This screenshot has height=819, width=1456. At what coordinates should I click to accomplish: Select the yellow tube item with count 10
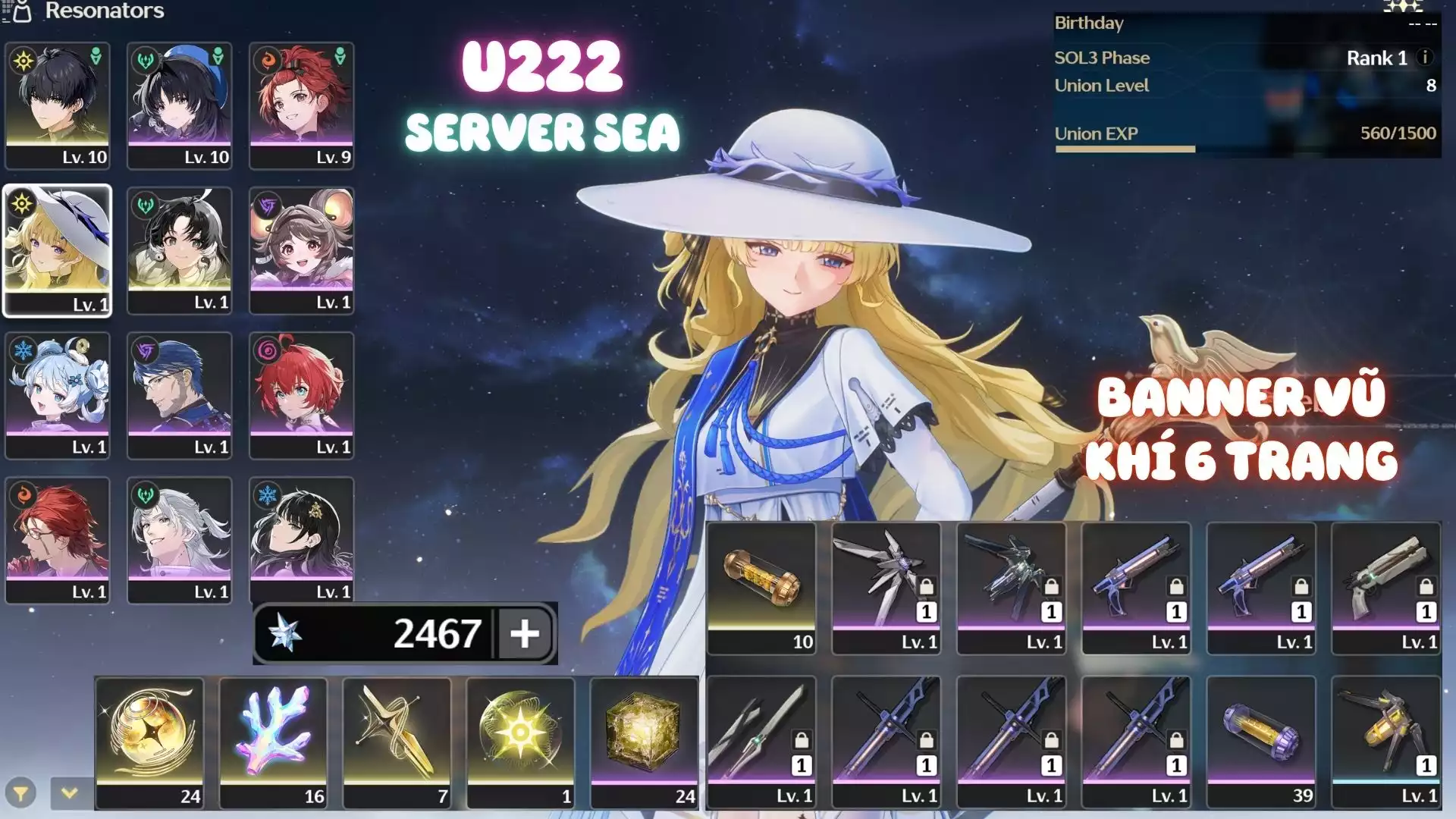coord(761,588)
